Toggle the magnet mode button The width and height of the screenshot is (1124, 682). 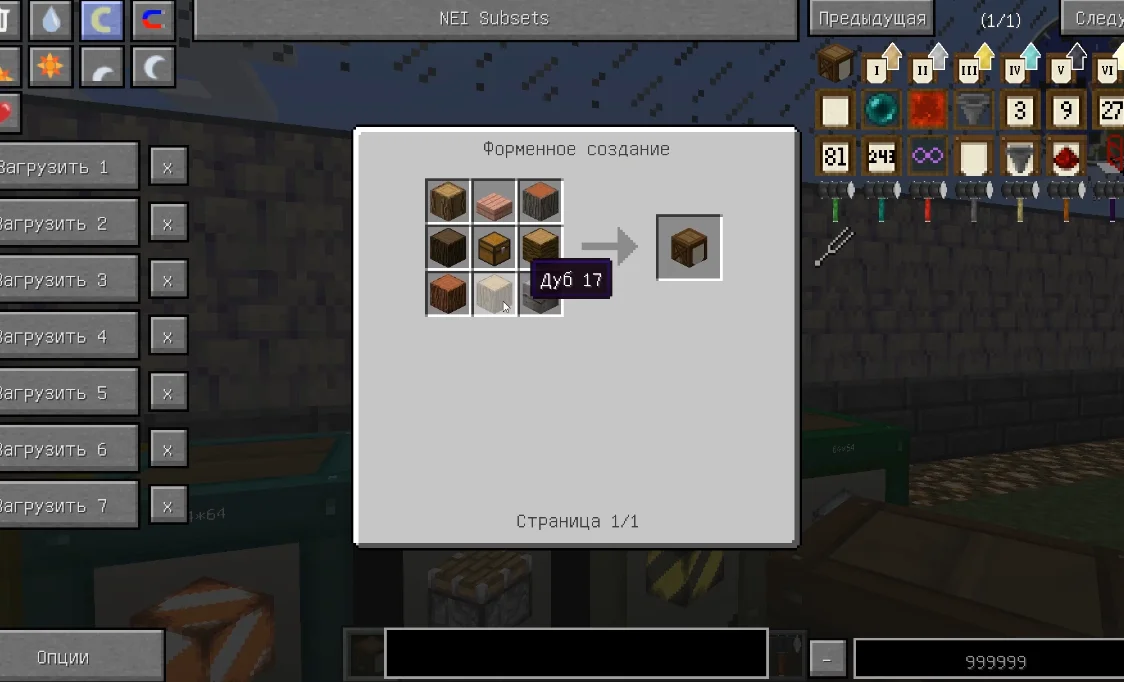pos(152,19)
